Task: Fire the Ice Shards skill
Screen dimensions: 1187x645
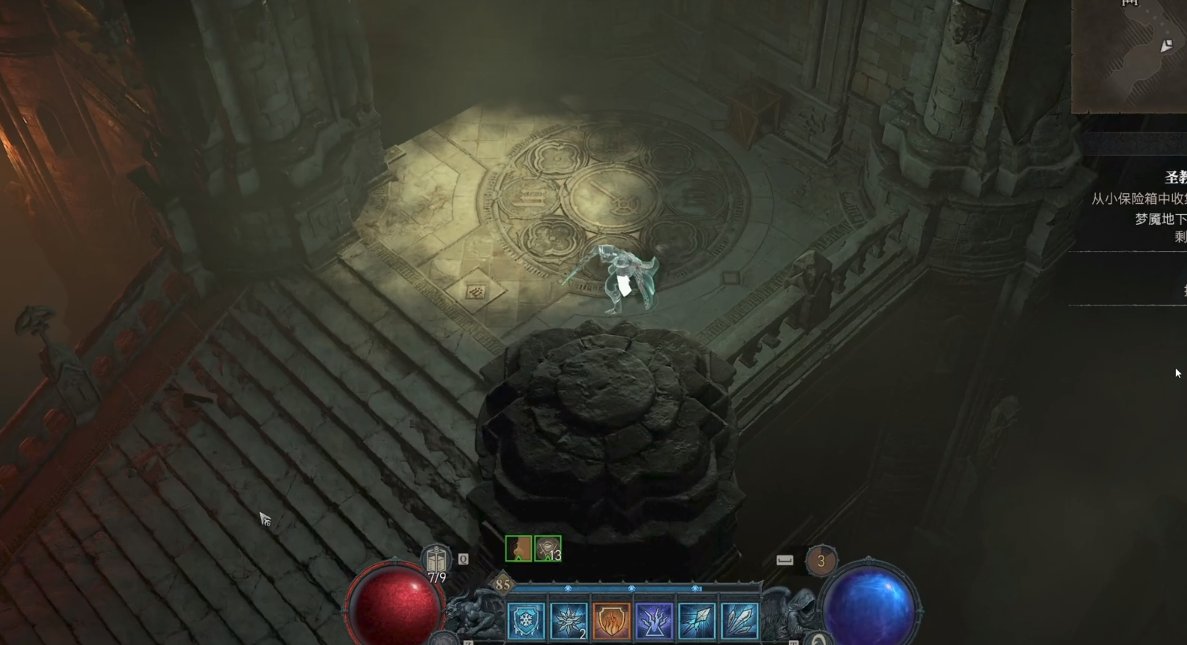Action: click(739, 621)
